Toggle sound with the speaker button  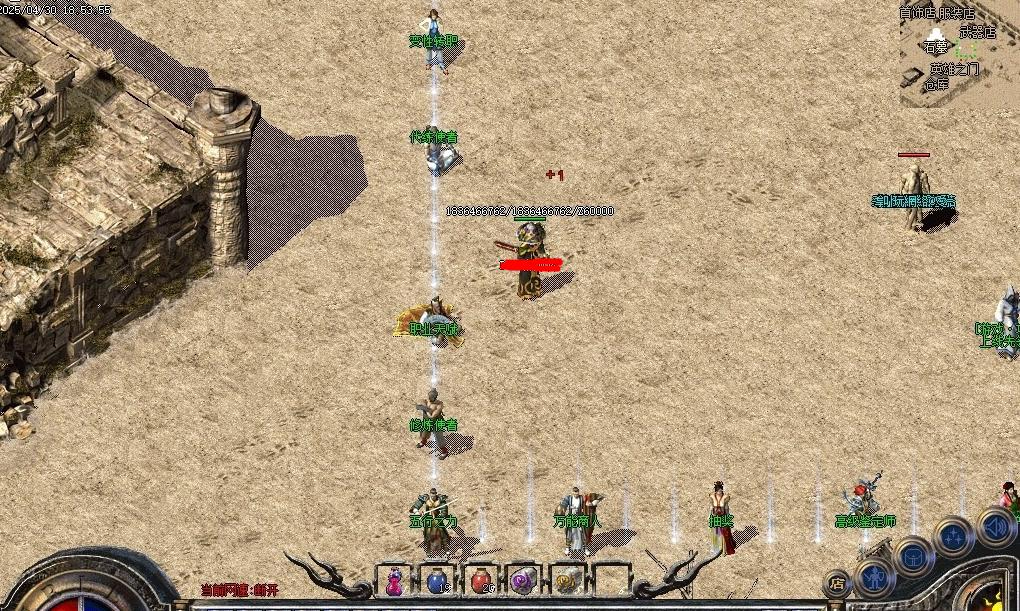click(x=995, y=526)
